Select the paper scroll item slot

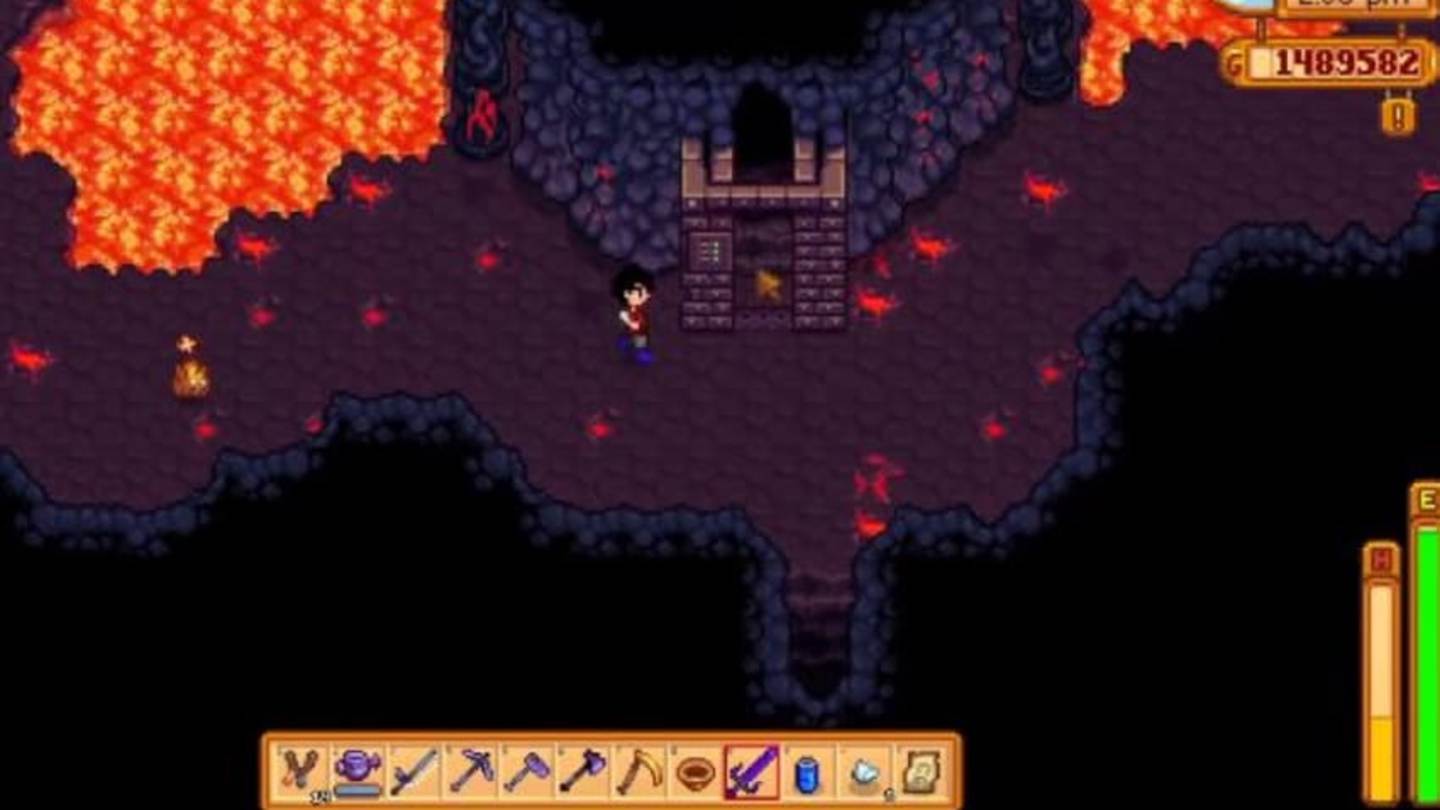pyautogui.click(x=920, y=772)
